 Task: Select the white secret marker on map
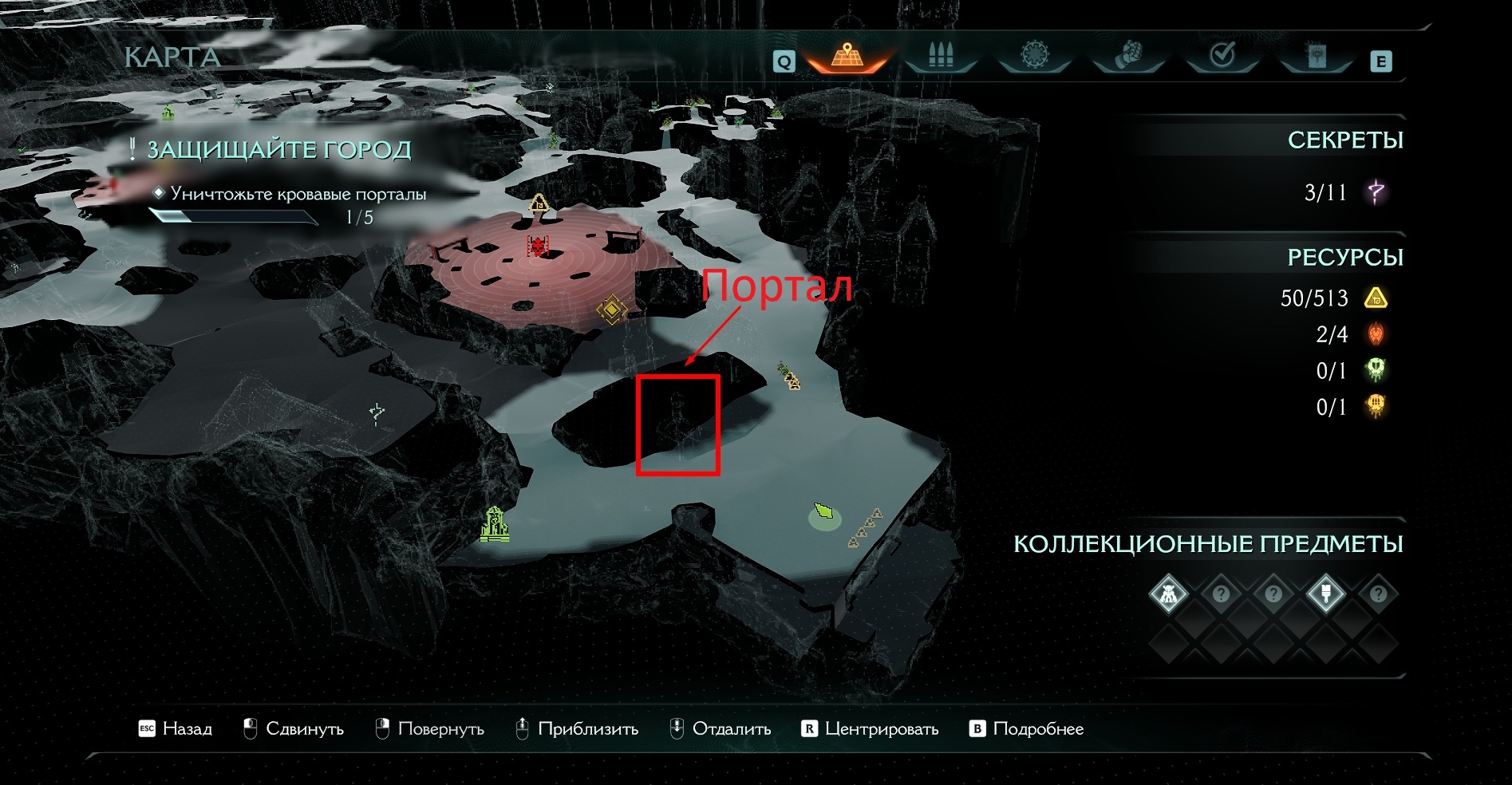click(377, 412)
